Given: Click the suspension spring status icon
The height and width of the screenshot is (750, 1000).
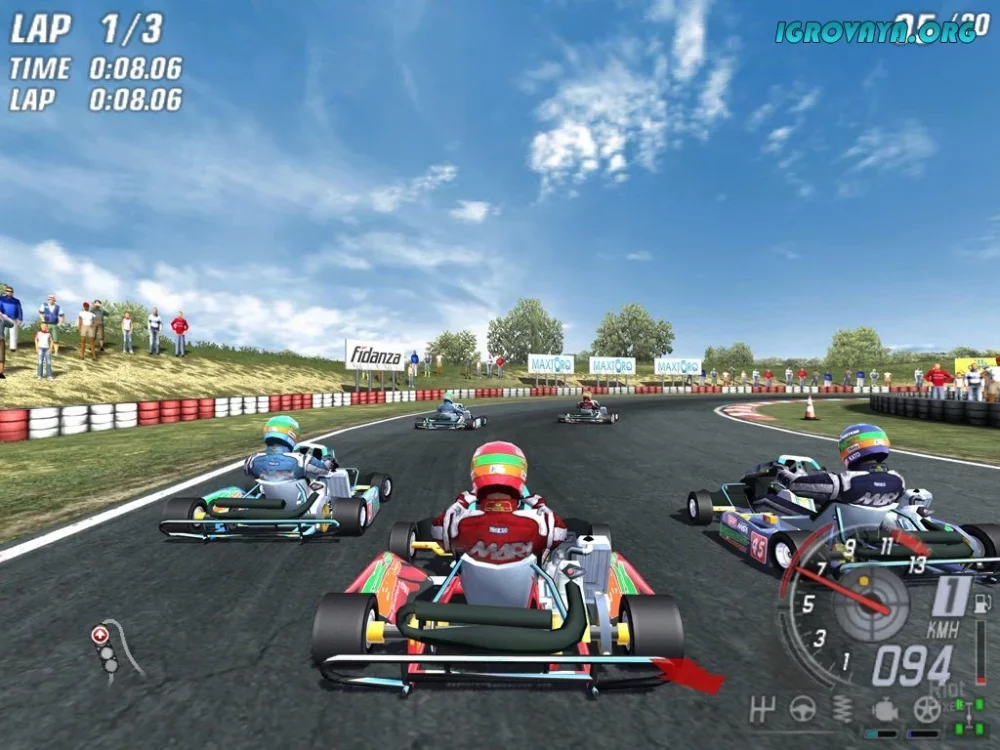Looking at the screenshot, I should point(843,709).
